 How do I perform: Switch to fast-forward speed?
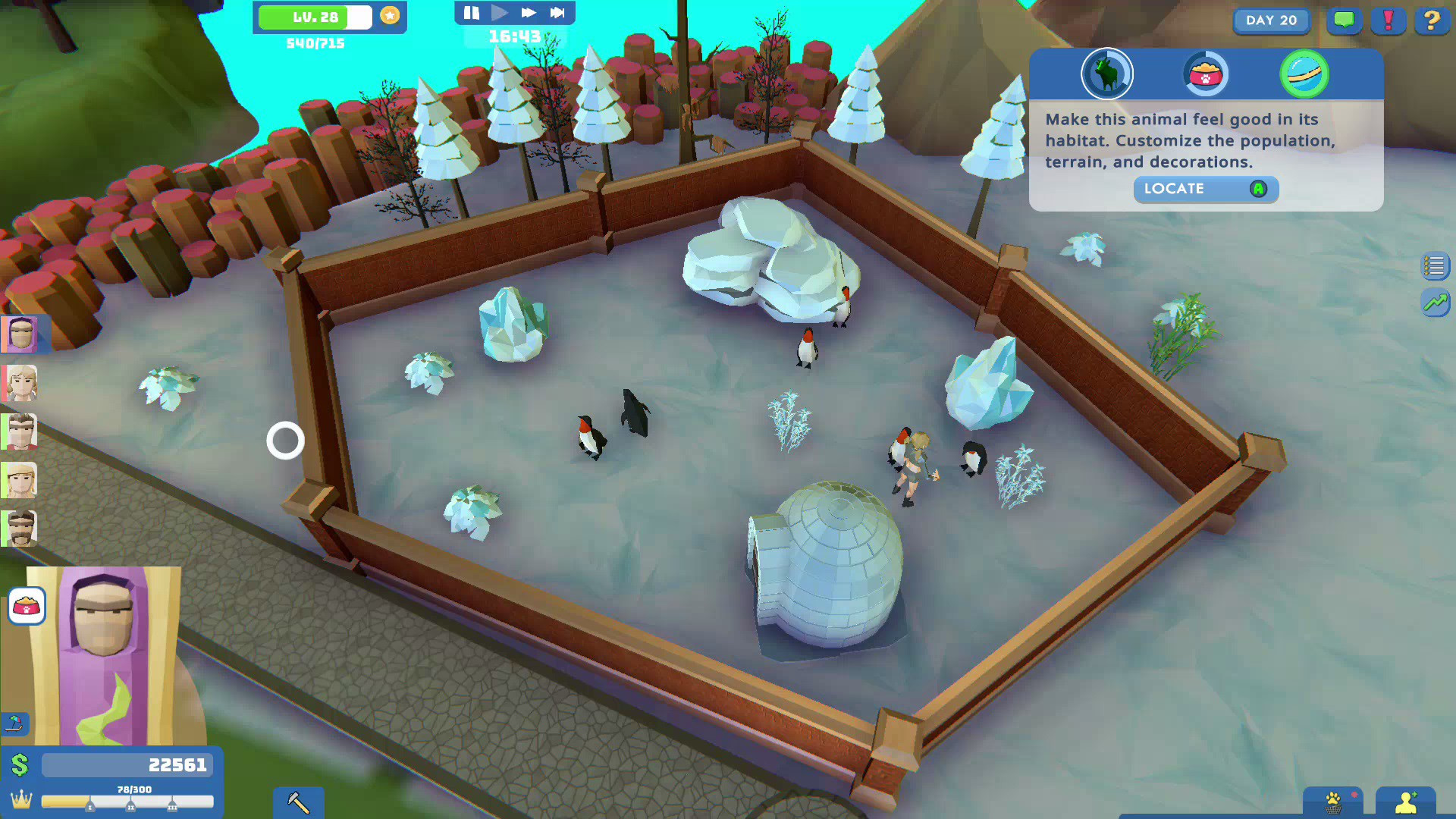click(529, 13)
